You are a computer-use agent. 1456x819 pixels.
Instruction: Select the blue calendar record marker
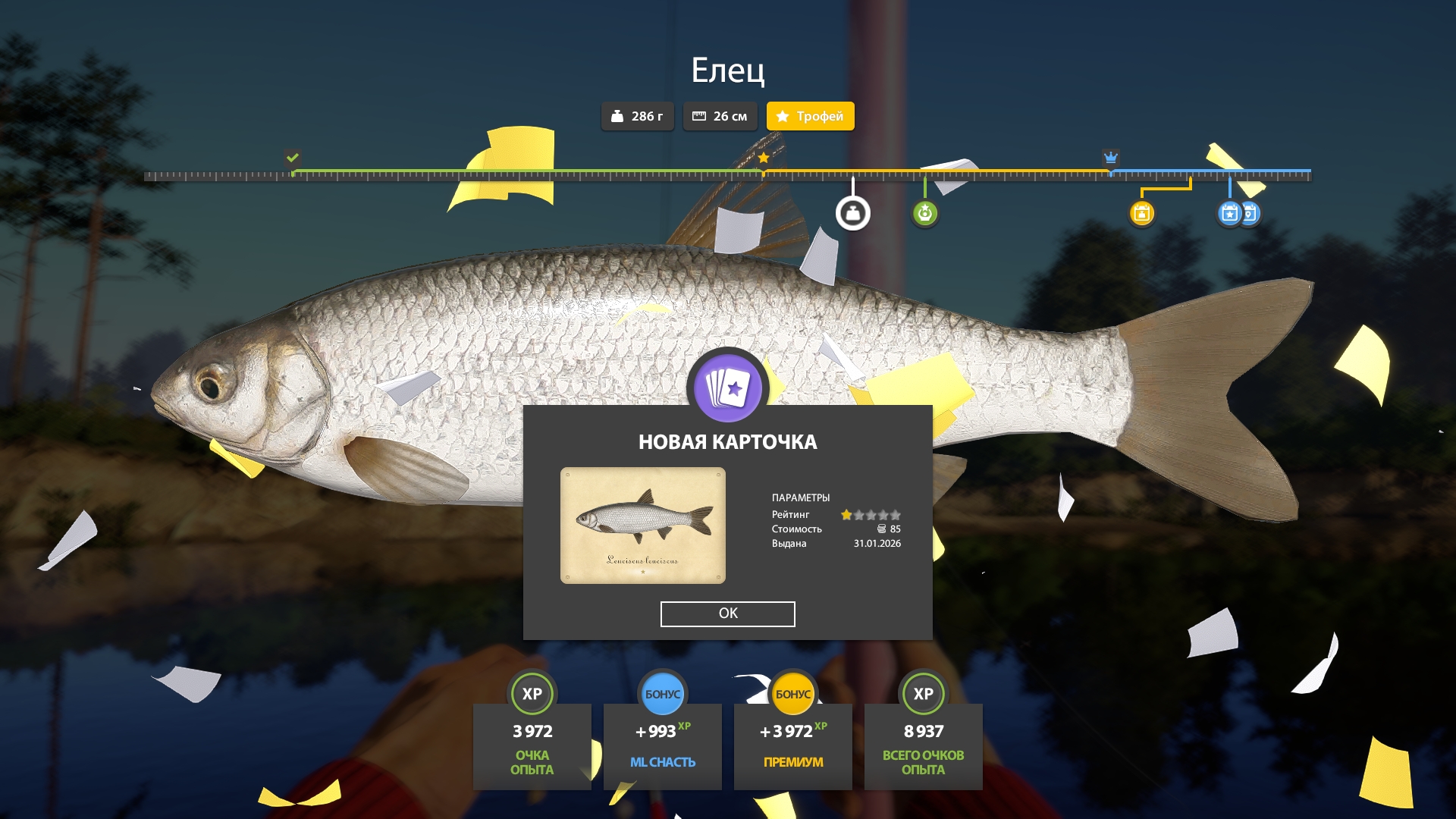pyautogui.click(x=1229, y=214)
